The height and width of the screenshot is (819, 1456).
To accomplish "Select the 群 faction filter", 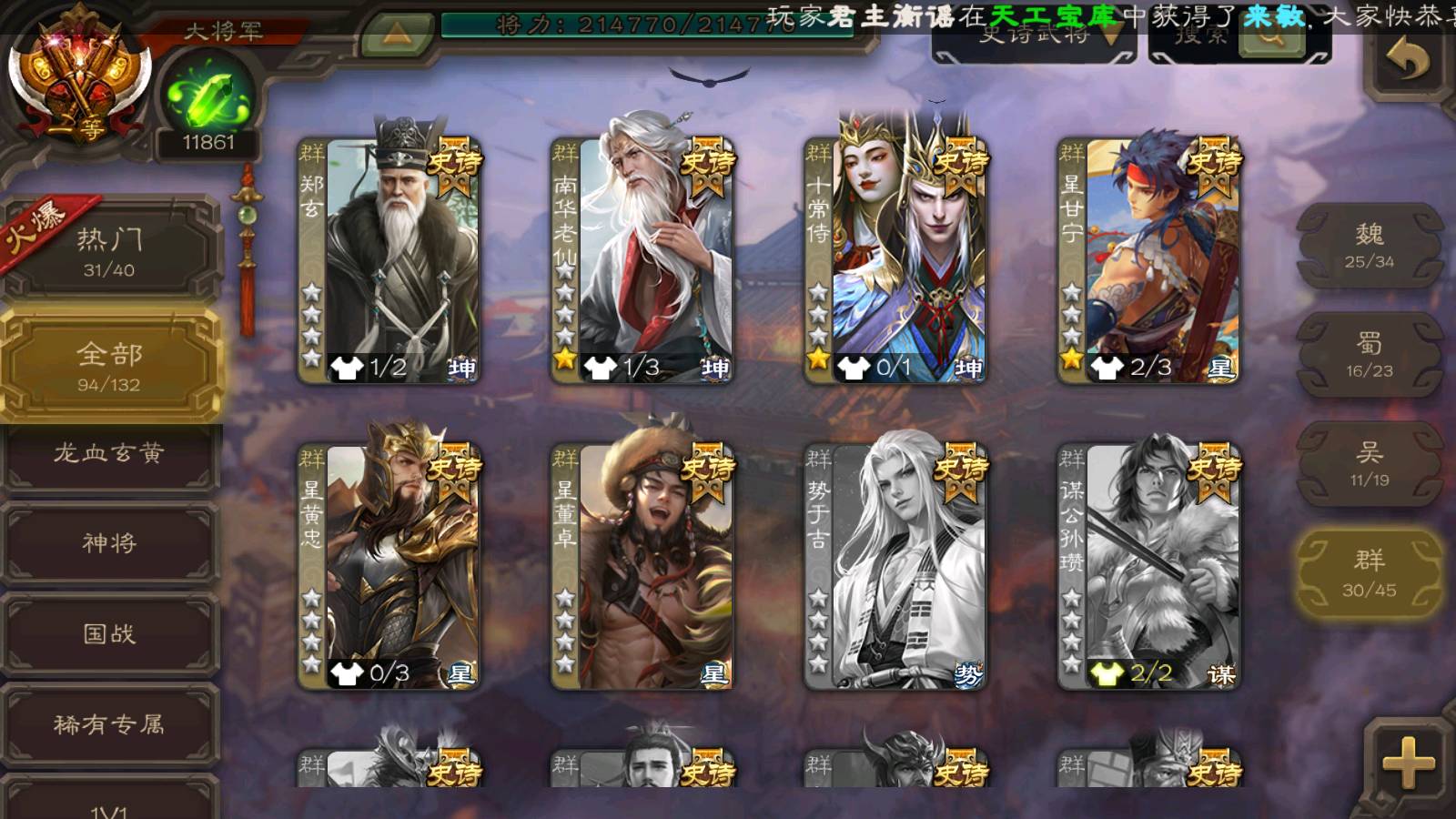I will click(x=1369, y=573).
